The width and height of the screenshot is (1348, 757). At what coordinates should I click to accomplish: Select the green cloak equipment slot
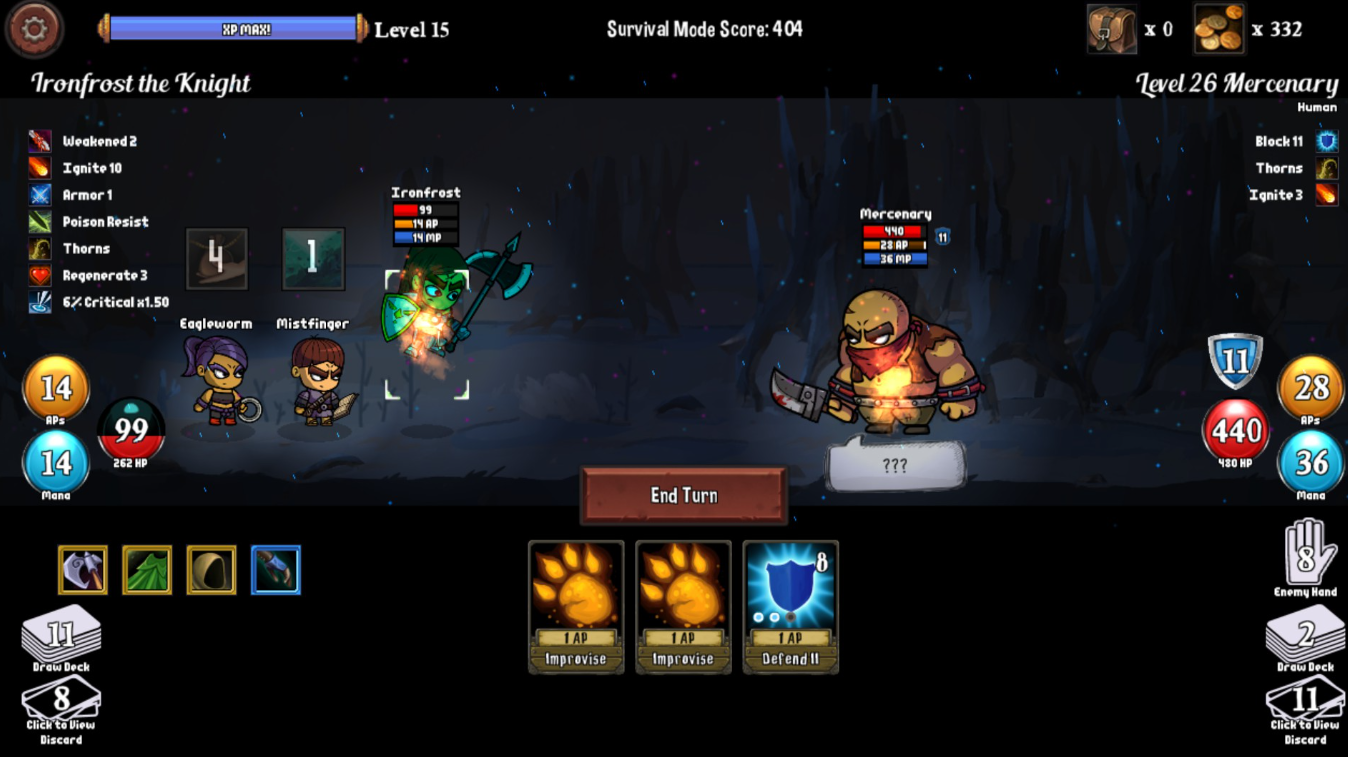[147, 570]
